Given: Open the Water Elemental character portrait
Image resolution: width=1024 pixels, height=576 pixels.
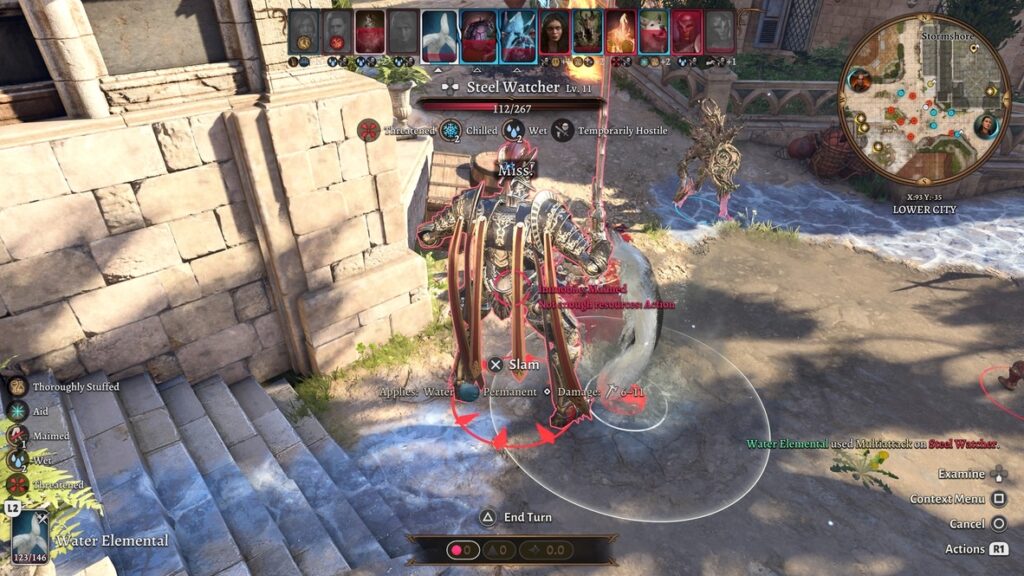Looking at the screenshot, I should [29, 536].
